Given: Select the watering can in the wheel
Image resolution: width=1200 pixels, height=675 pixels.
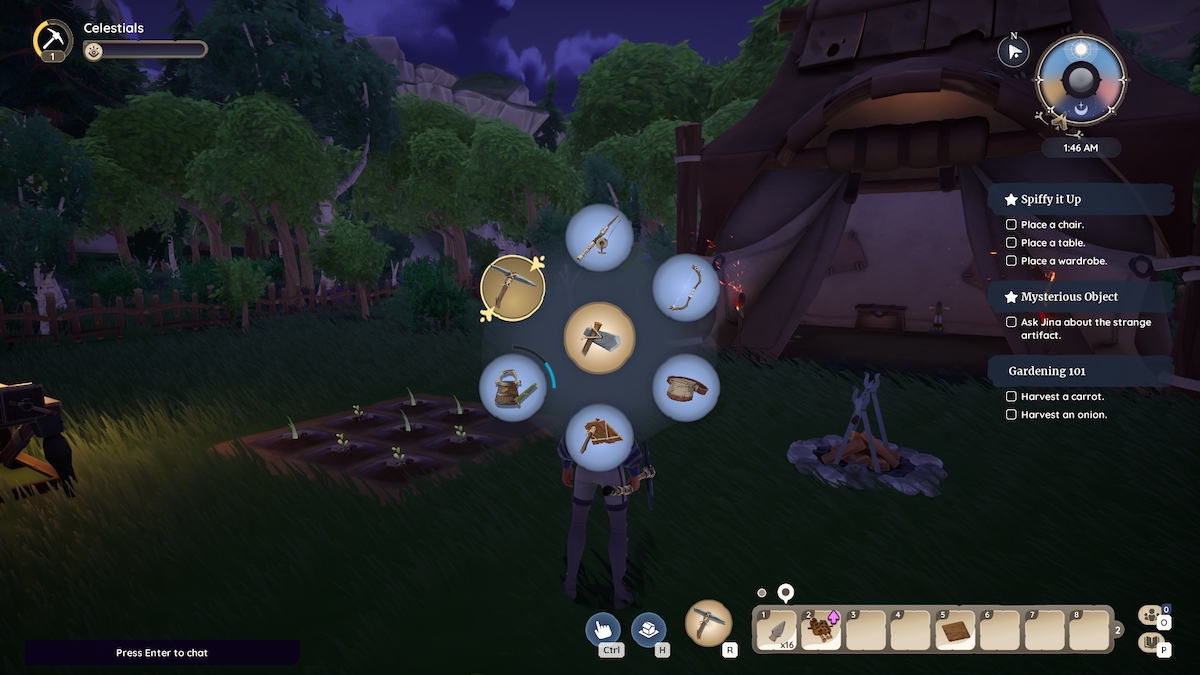Looking at the screenshot, I should tap(512, 388).
